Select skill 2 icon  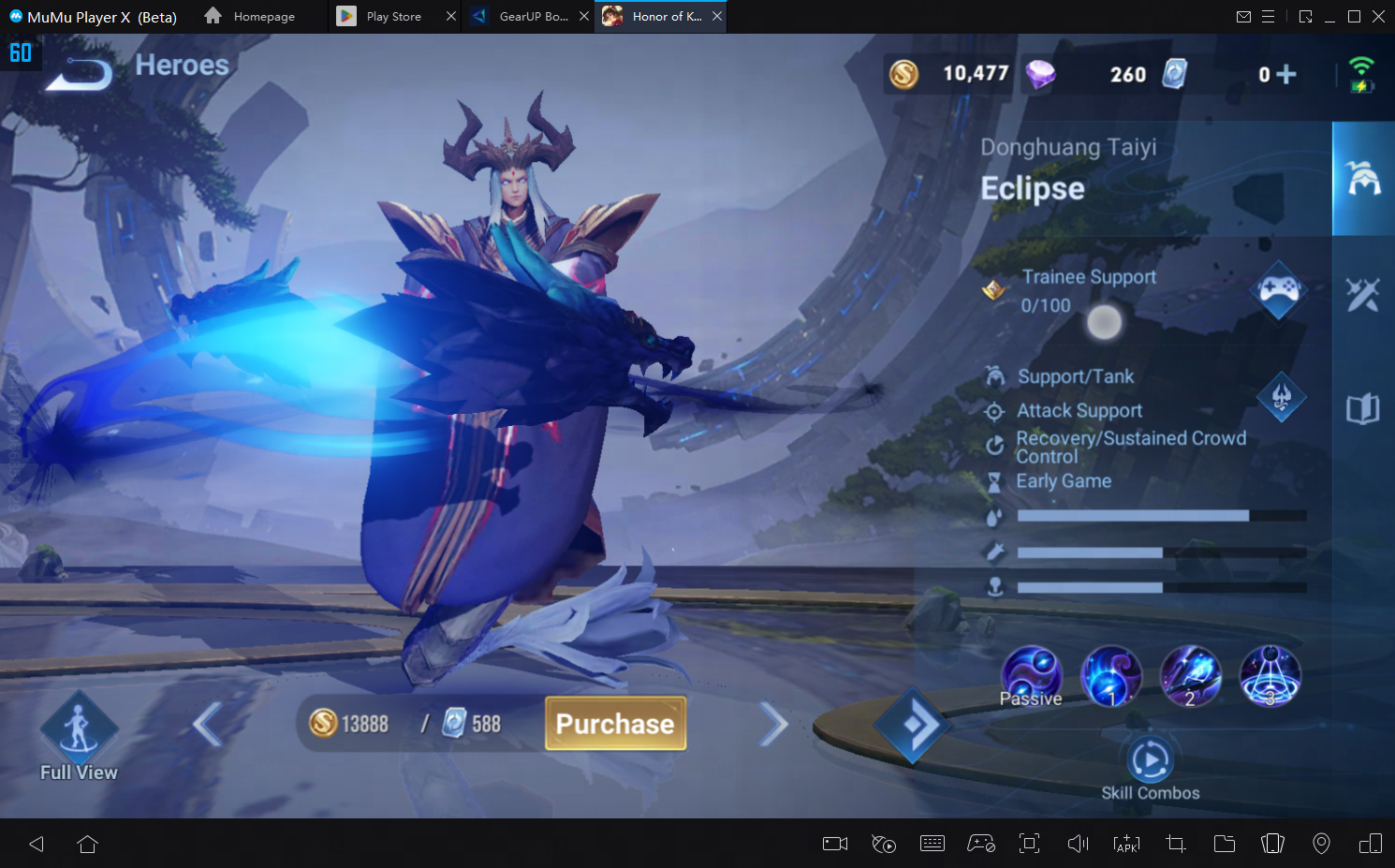1190,676
